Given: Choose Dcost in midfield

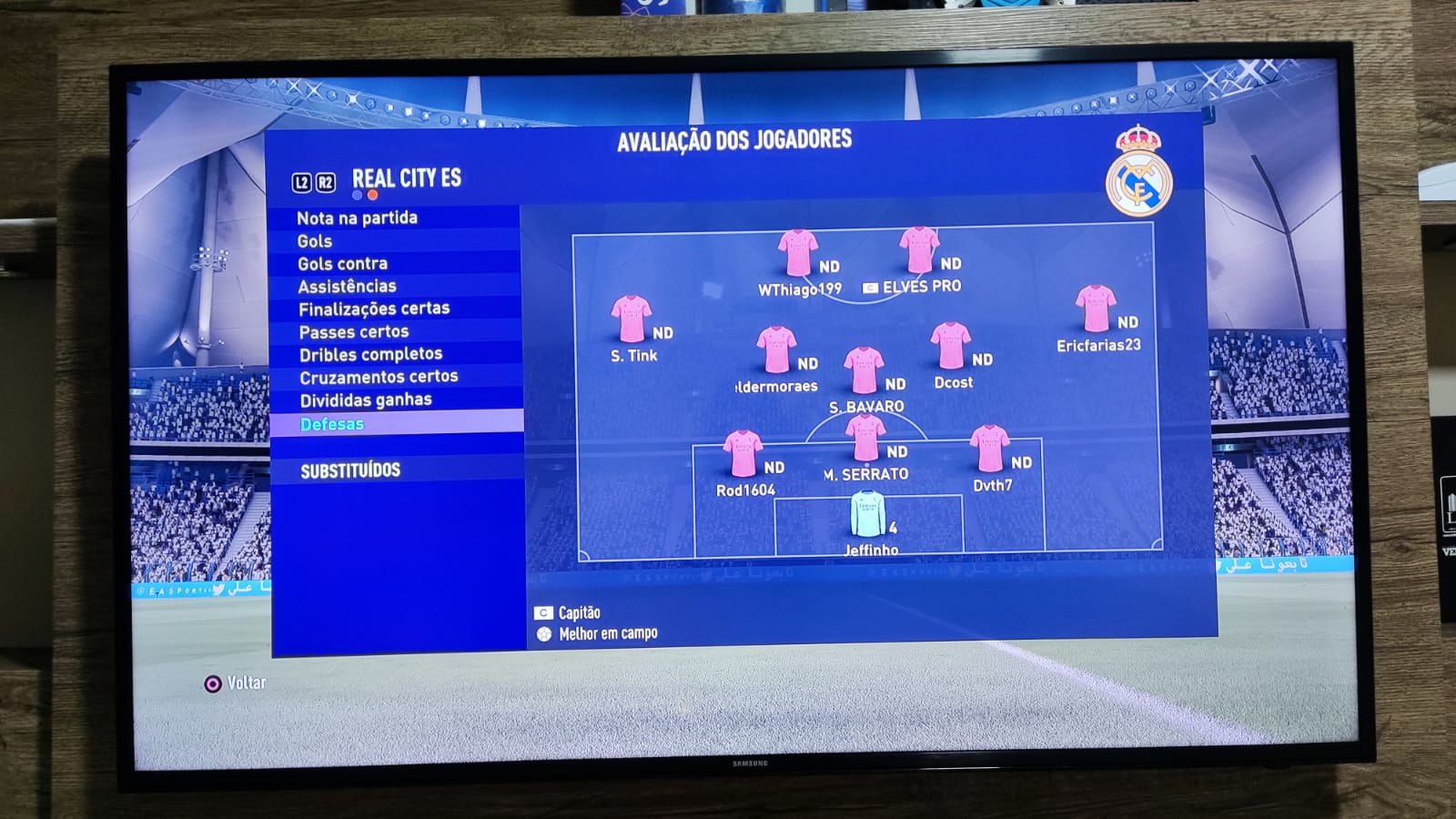Looking at the screenshot, I should point(950,346).
